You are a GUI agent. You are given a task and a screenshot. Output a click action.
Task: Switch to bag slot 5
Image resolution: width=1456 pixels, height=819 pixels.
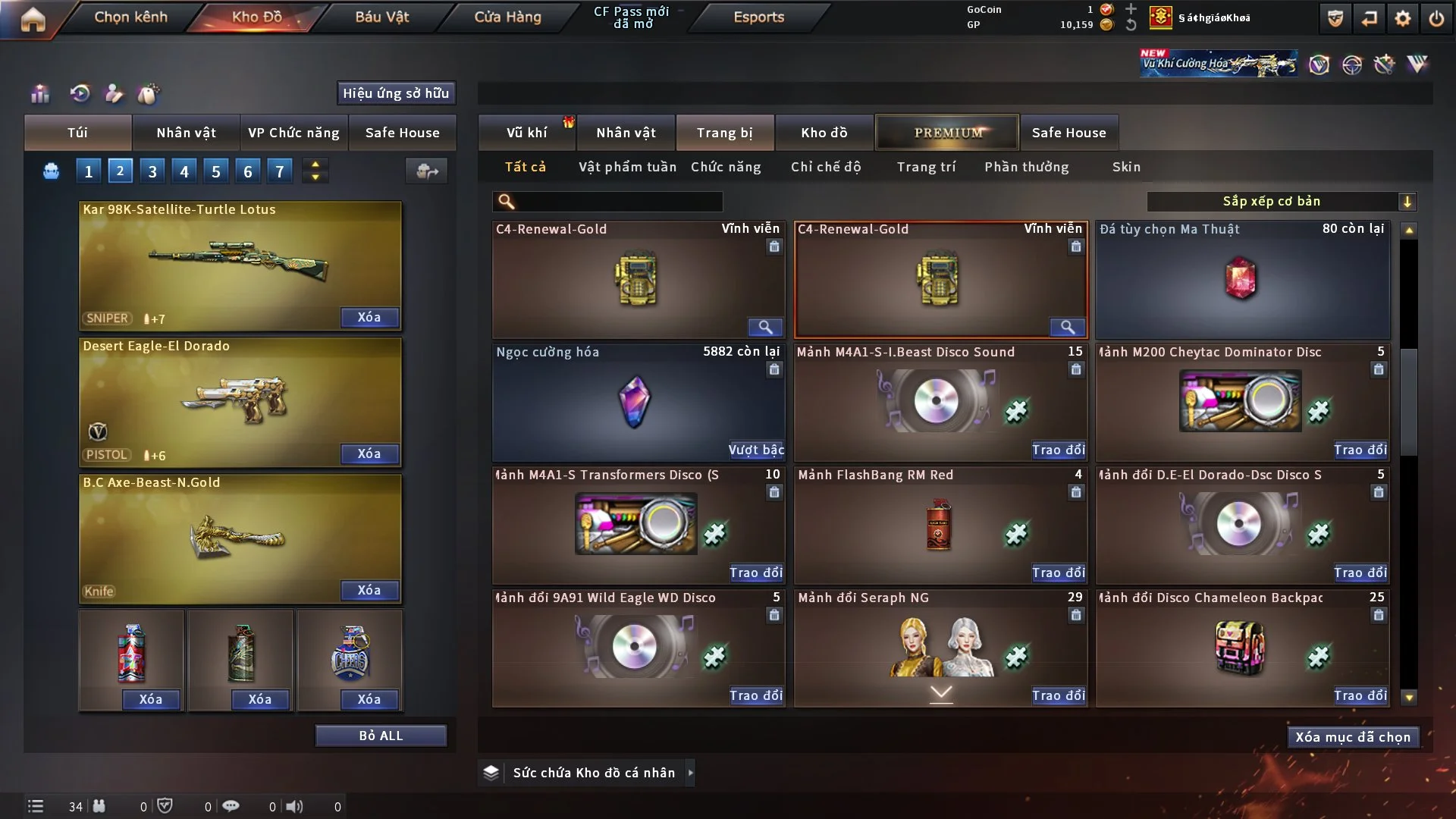(x=215, y=171)
